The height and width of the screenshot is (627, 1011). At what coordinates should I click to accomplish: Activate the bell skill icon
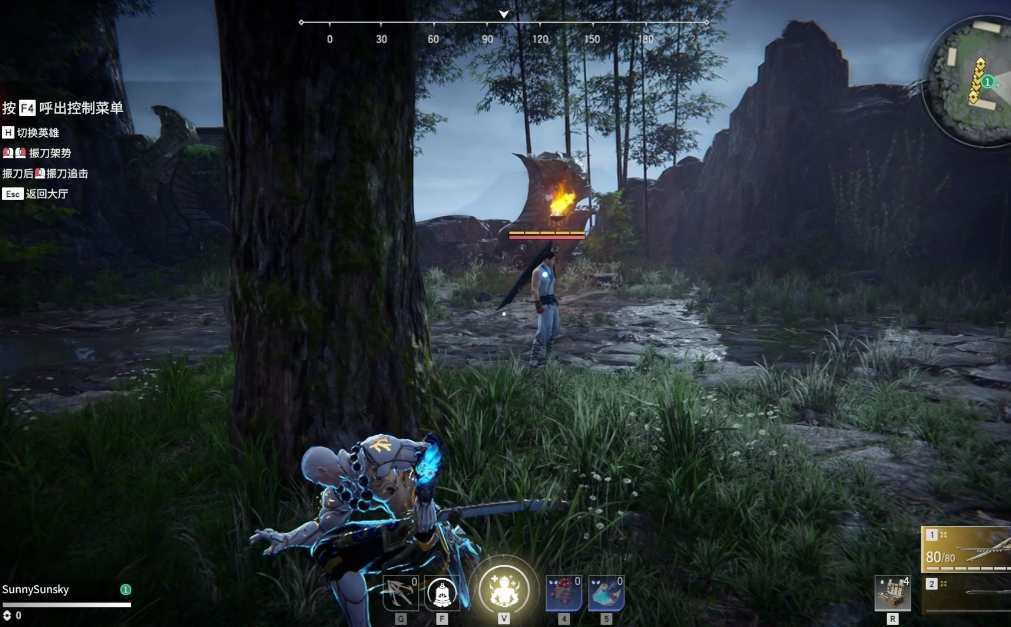[x=442, y=594]
